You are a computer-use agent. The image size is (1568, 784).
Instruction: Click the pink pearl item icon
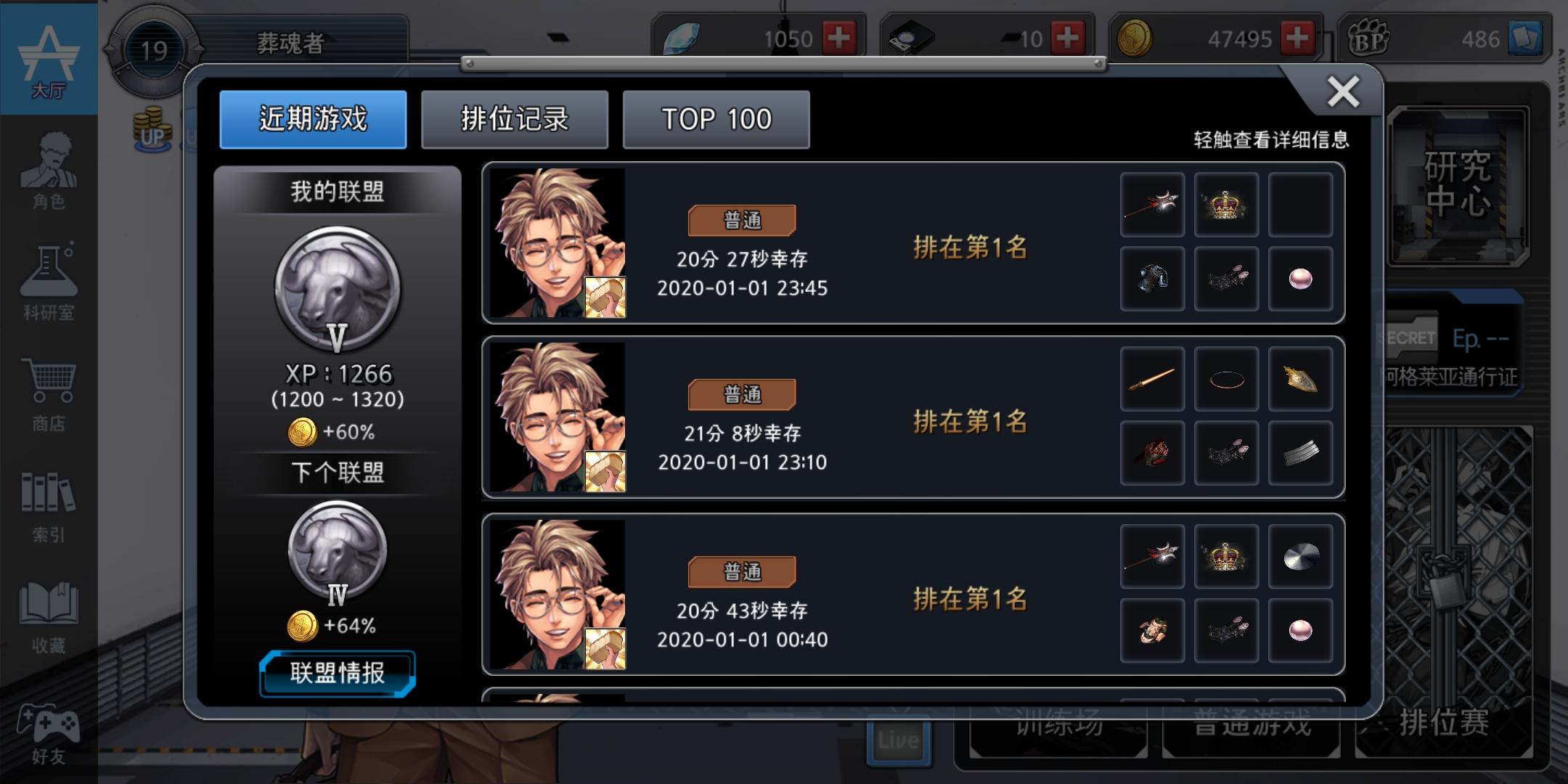pyautogui.click(x=1301, y=278)
